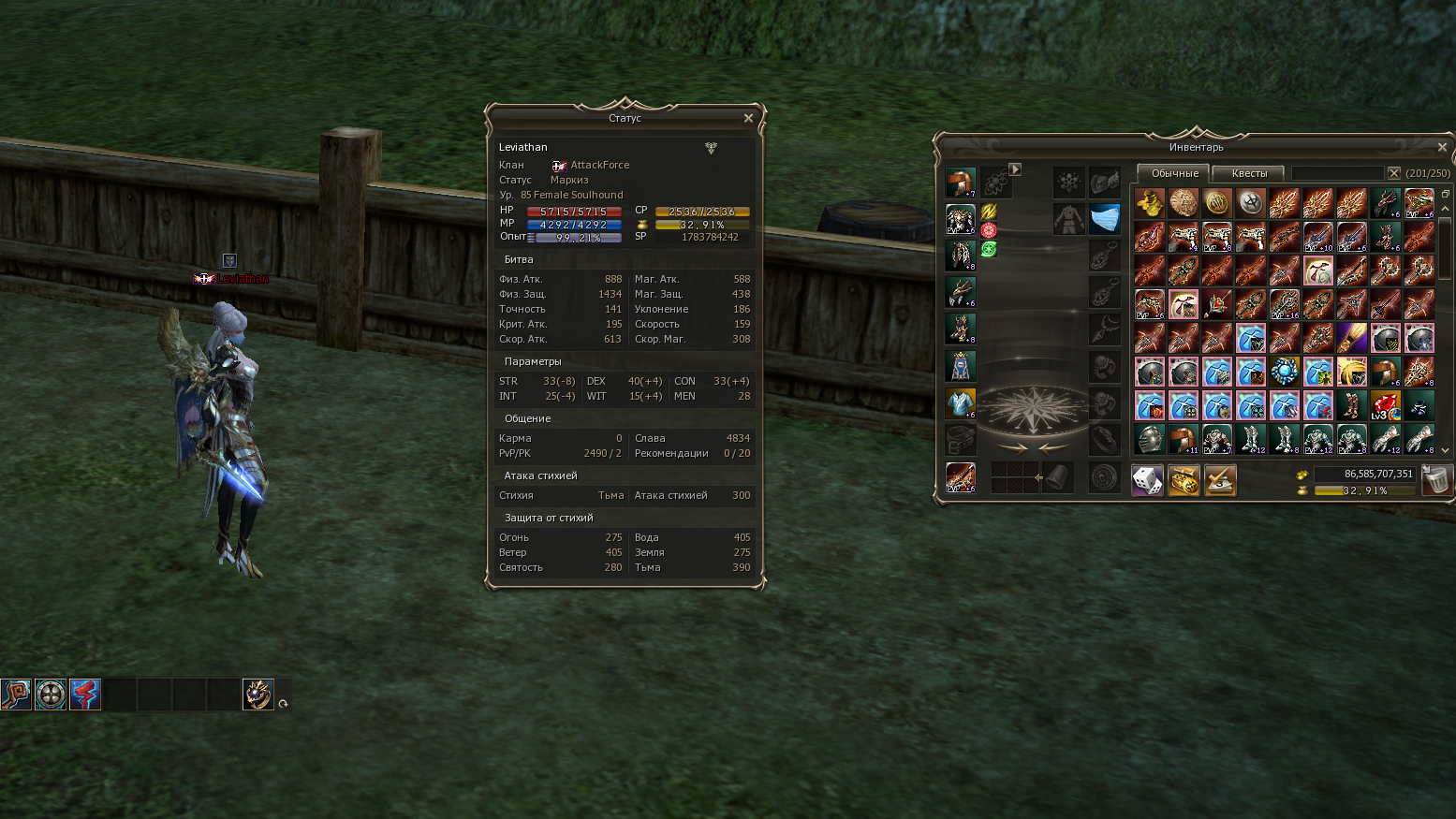Open the golden treasure chest button
Screen dimensions: 1456x819
coord(1184,480)
